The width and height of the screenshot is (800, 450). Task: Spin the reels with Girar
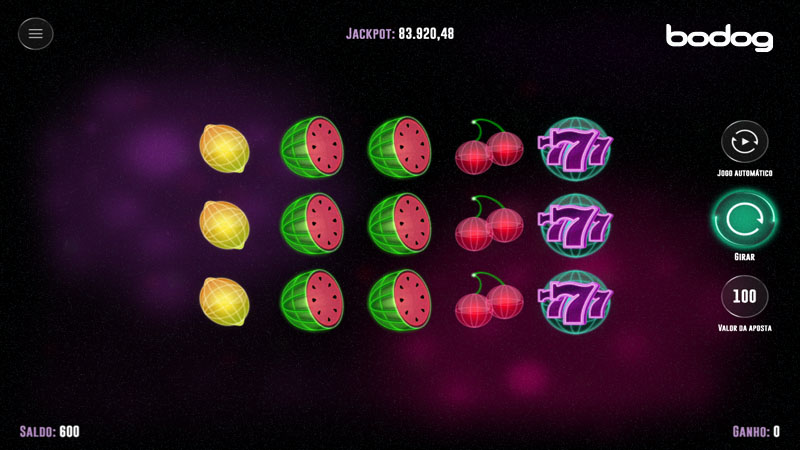point(744,220)
